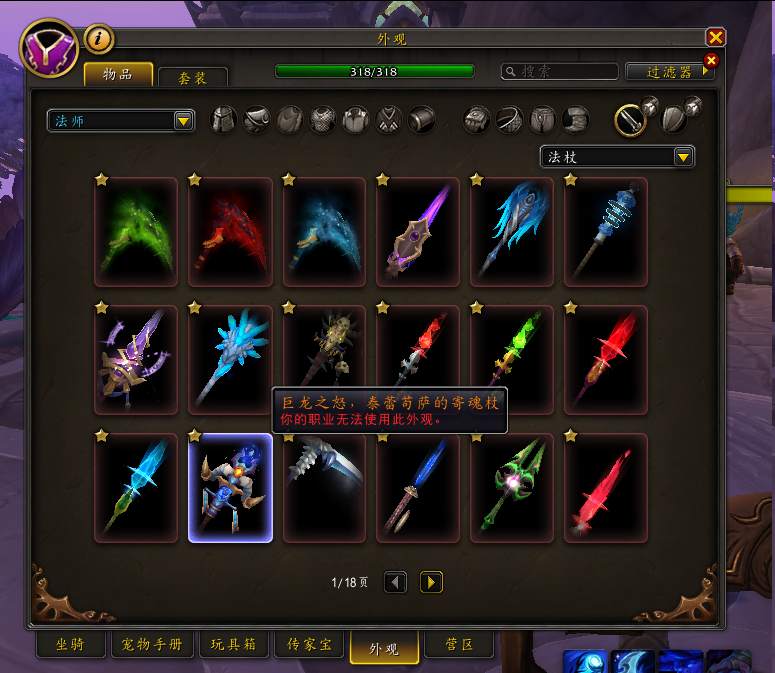Switch to the 玩具箱 toy box tab

pos(234,645)
